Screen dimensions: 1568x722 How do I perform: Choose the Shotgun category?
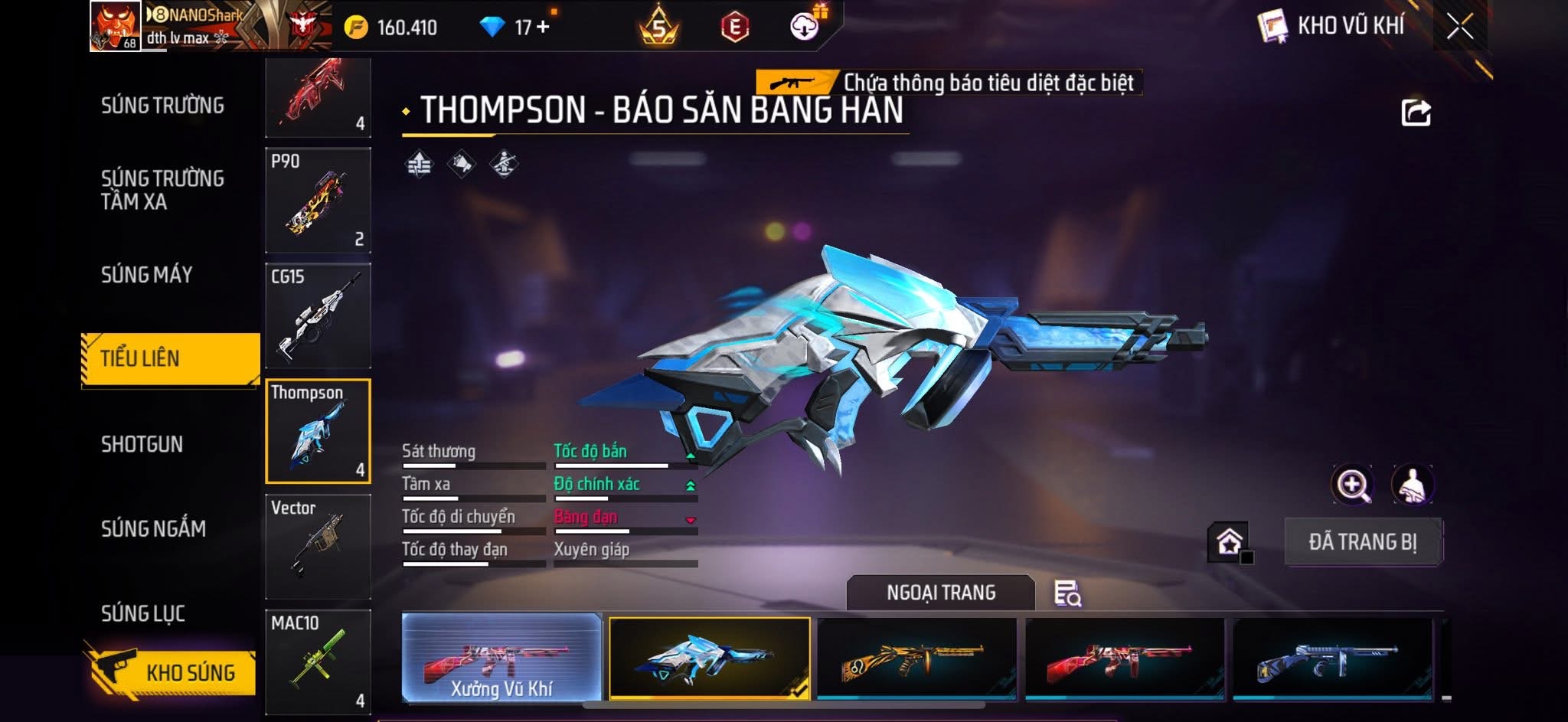tap(142, 444)
